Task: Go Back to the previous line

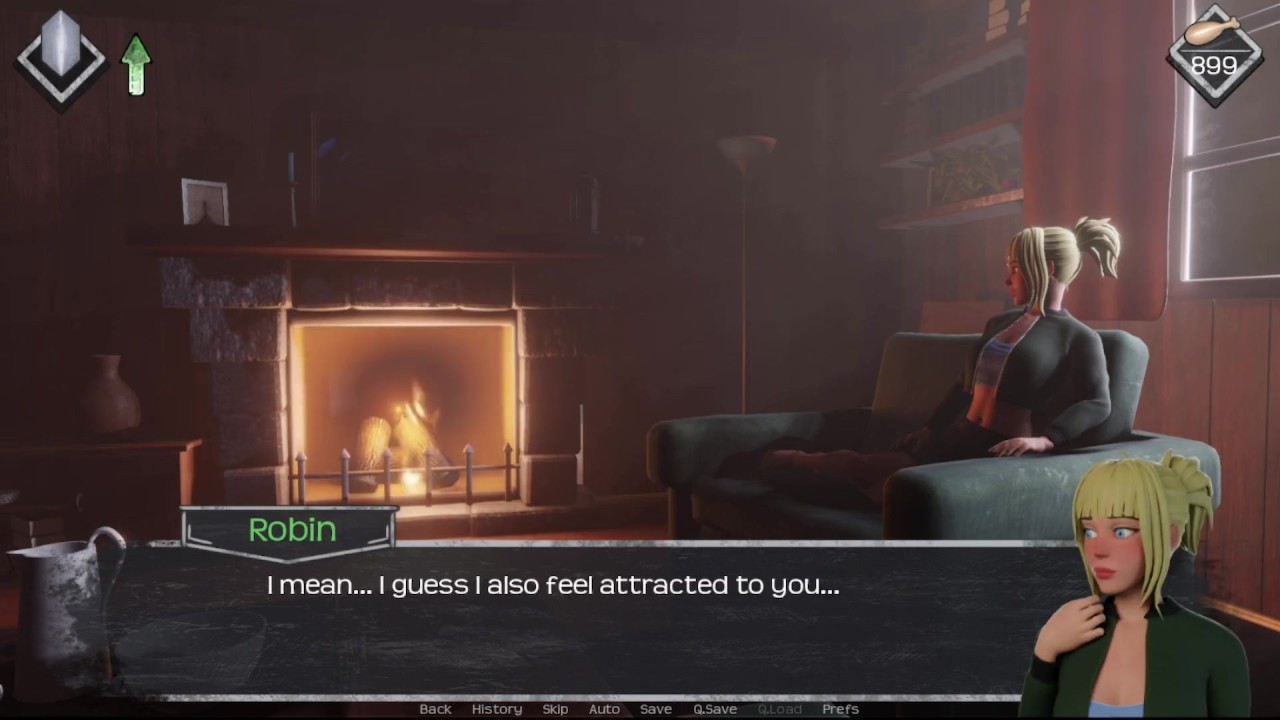Action: pyautogui.click(x=435, y=709)
